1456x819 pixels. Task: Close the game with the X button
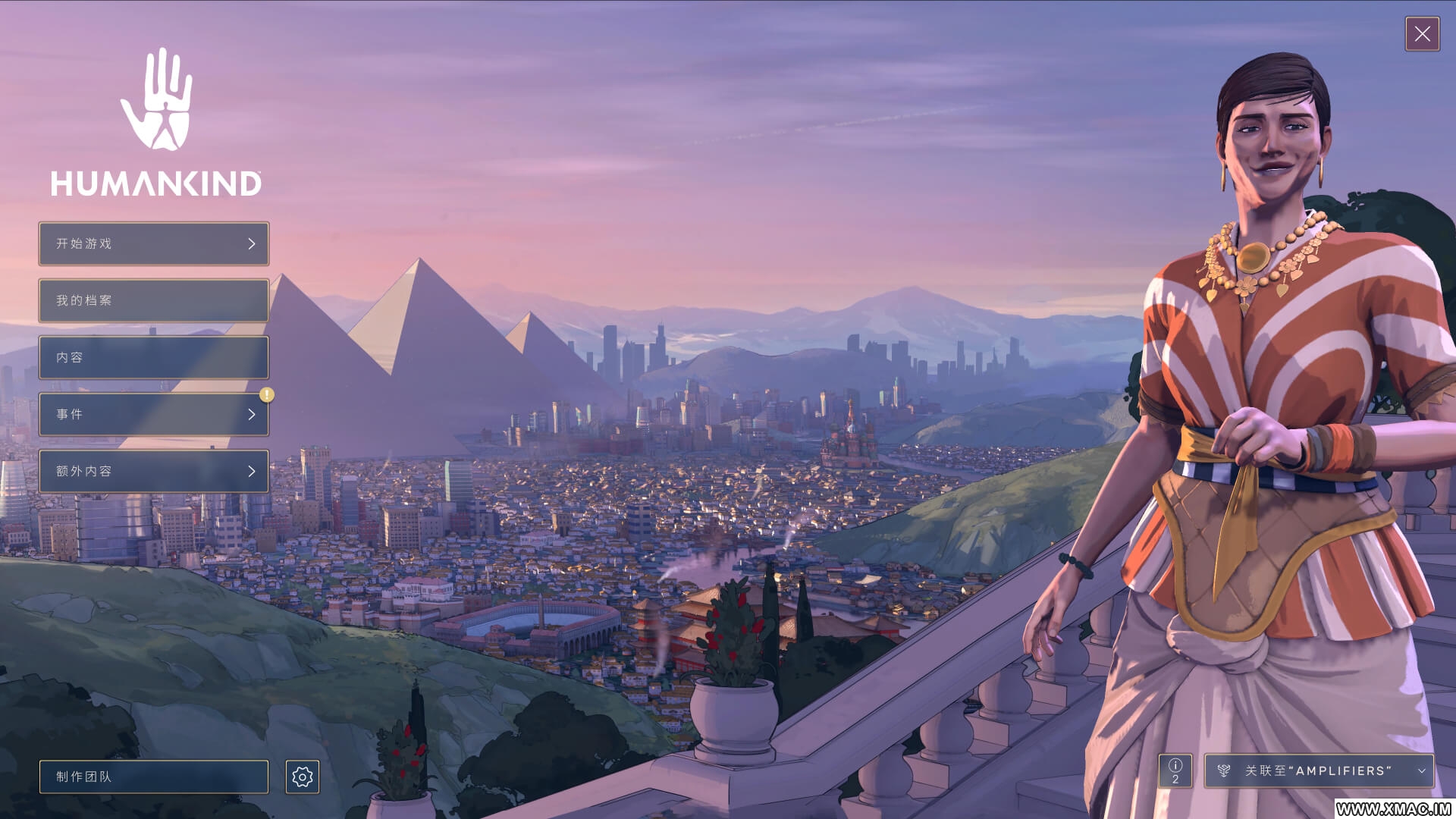pos(1422,34)
